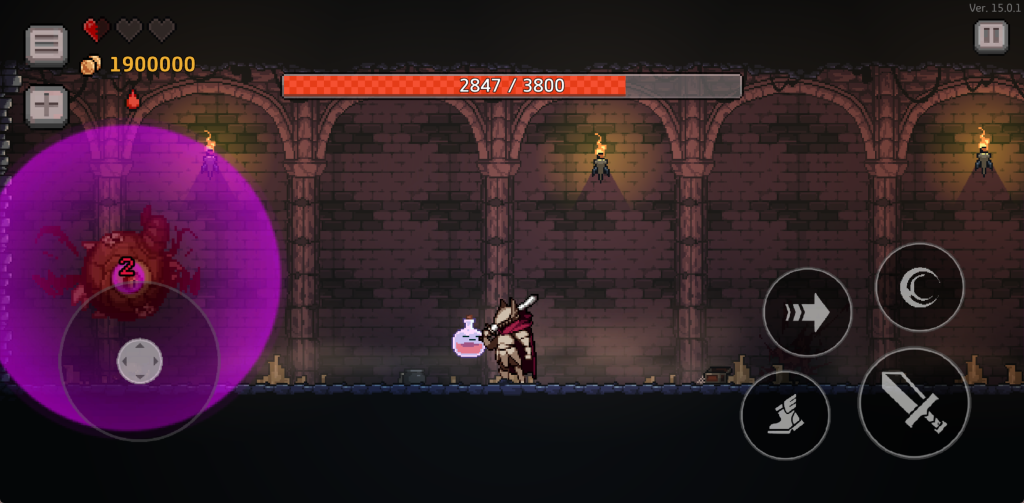Image resolution: width=1024 pixels, height=503 pixels.
Task: Tap the winged boot jump button
Action: (785, 415)
